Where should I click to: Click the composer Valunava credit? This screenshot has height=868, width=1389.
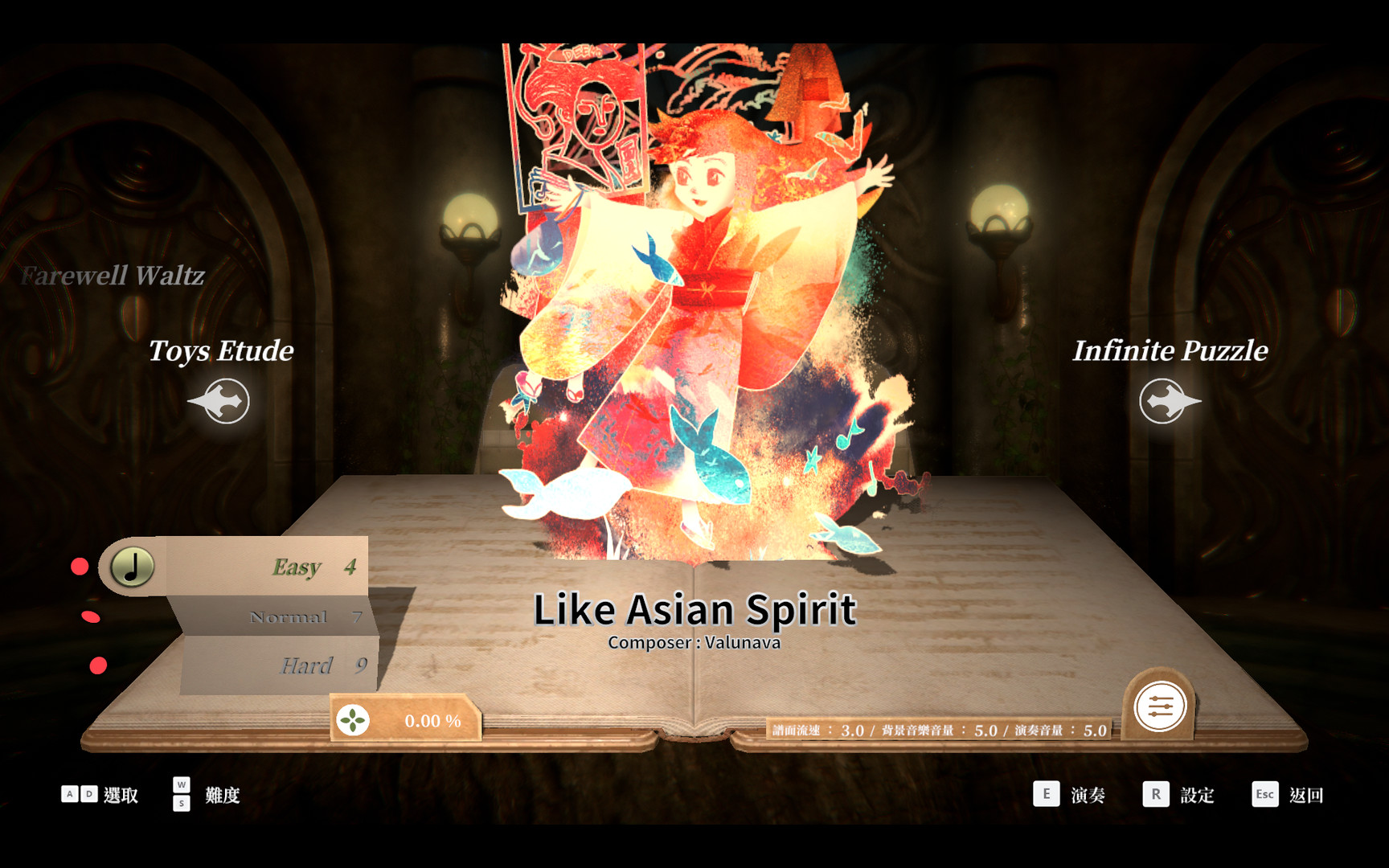(694, 642)
